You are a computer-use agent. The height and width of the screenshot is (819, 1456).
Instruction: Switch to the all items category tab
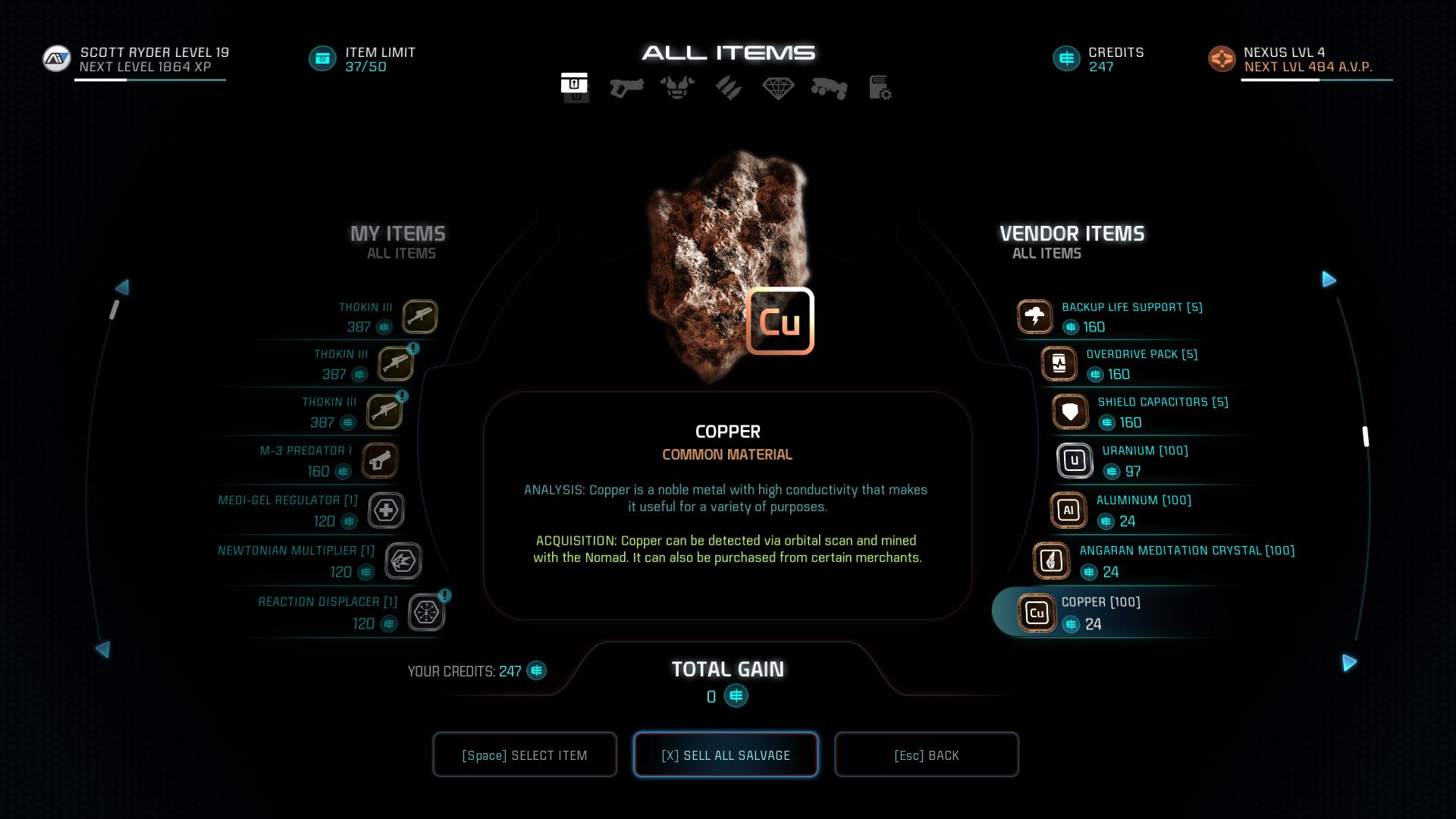[575, 86]
